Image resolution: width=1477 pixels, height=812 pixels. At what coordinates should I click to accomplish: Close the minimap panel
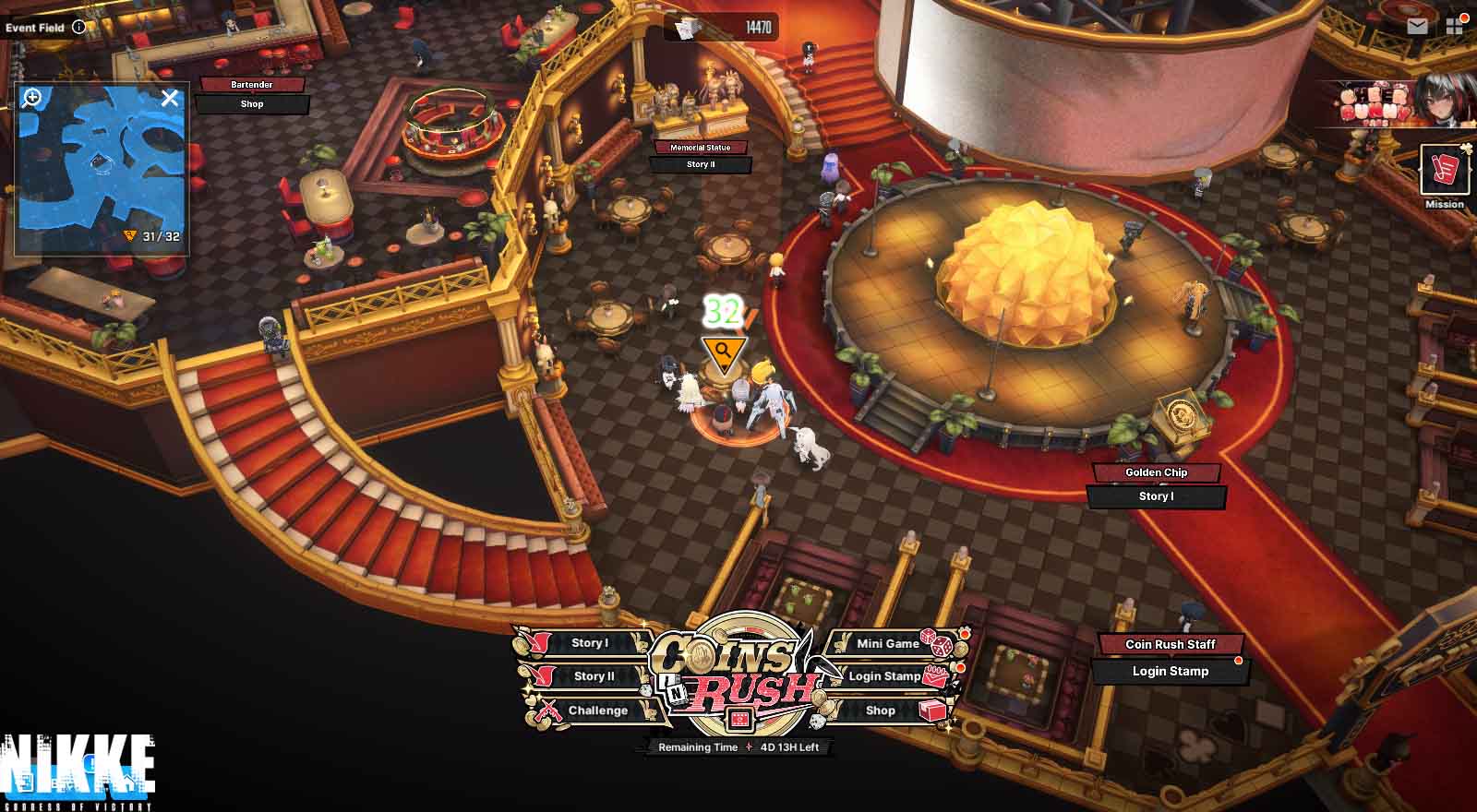click(170, 98)
